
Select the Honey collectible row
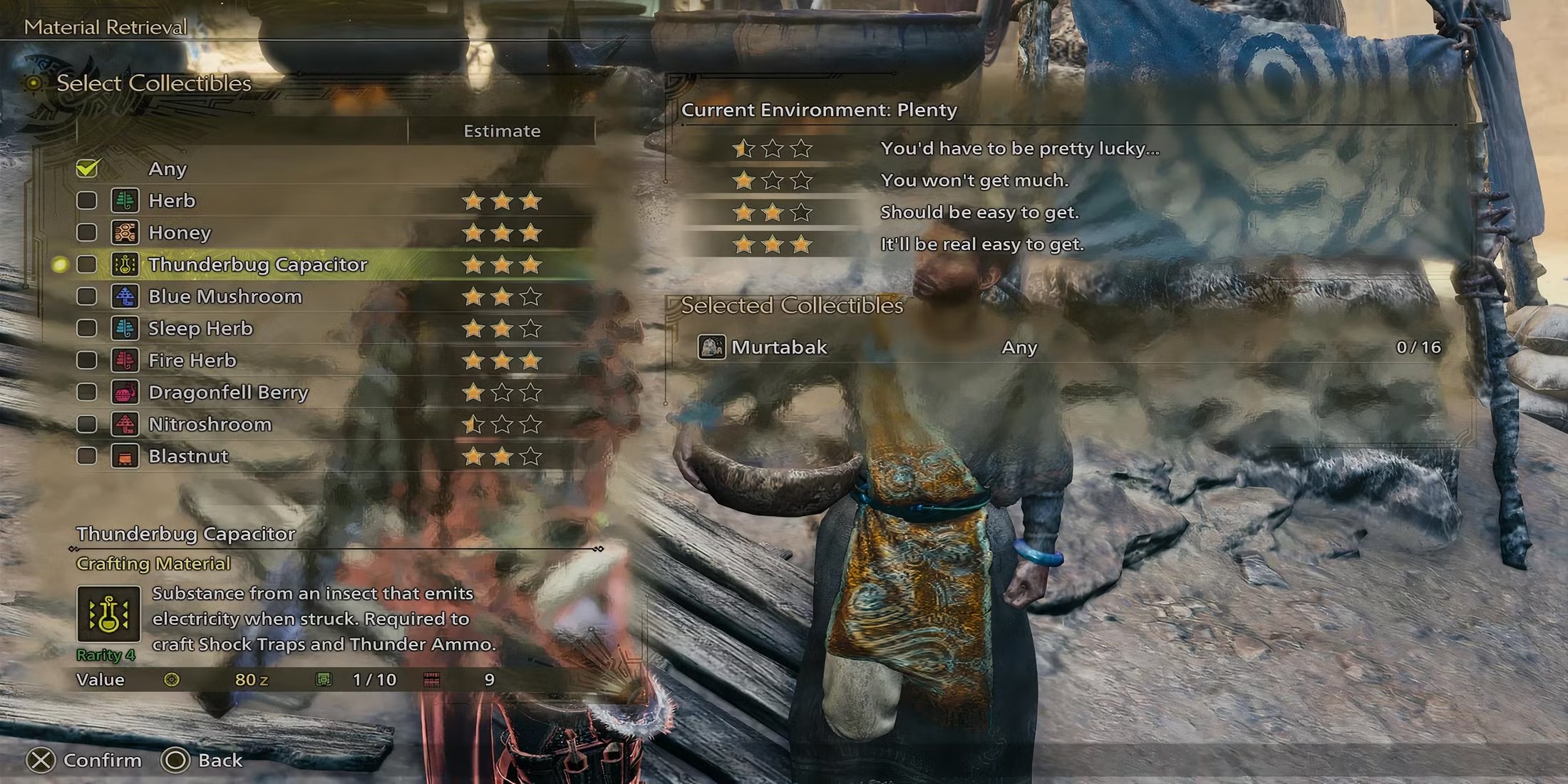[x=180, y=232]
